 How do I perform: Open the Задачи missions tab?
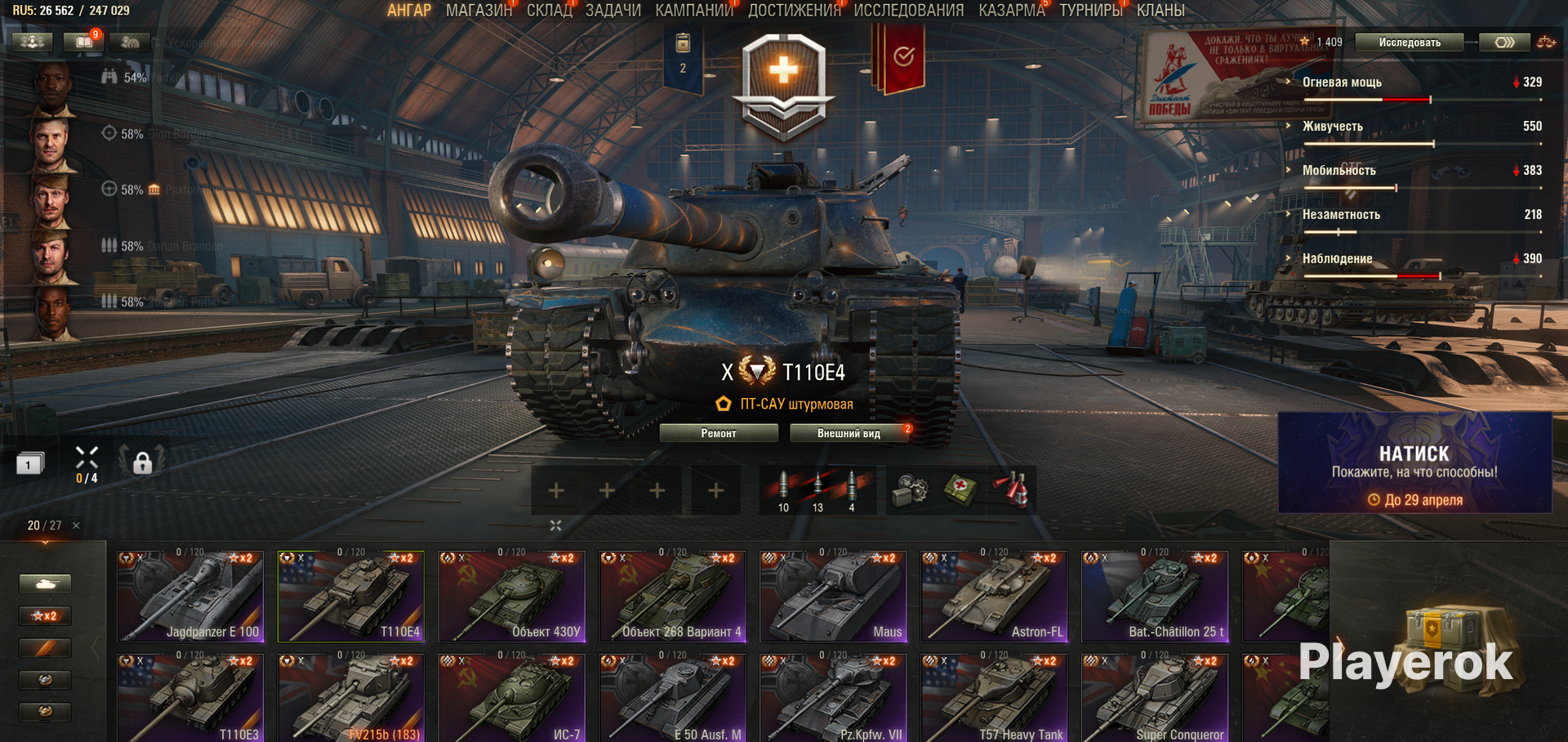[x=612, y=11]
